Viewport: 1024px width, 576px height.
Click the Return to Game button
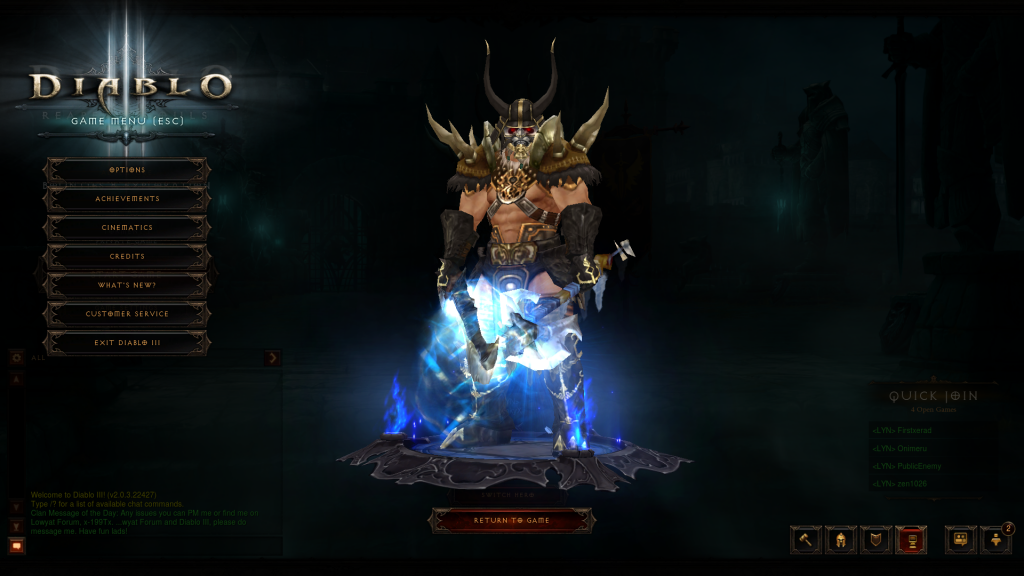512,521
